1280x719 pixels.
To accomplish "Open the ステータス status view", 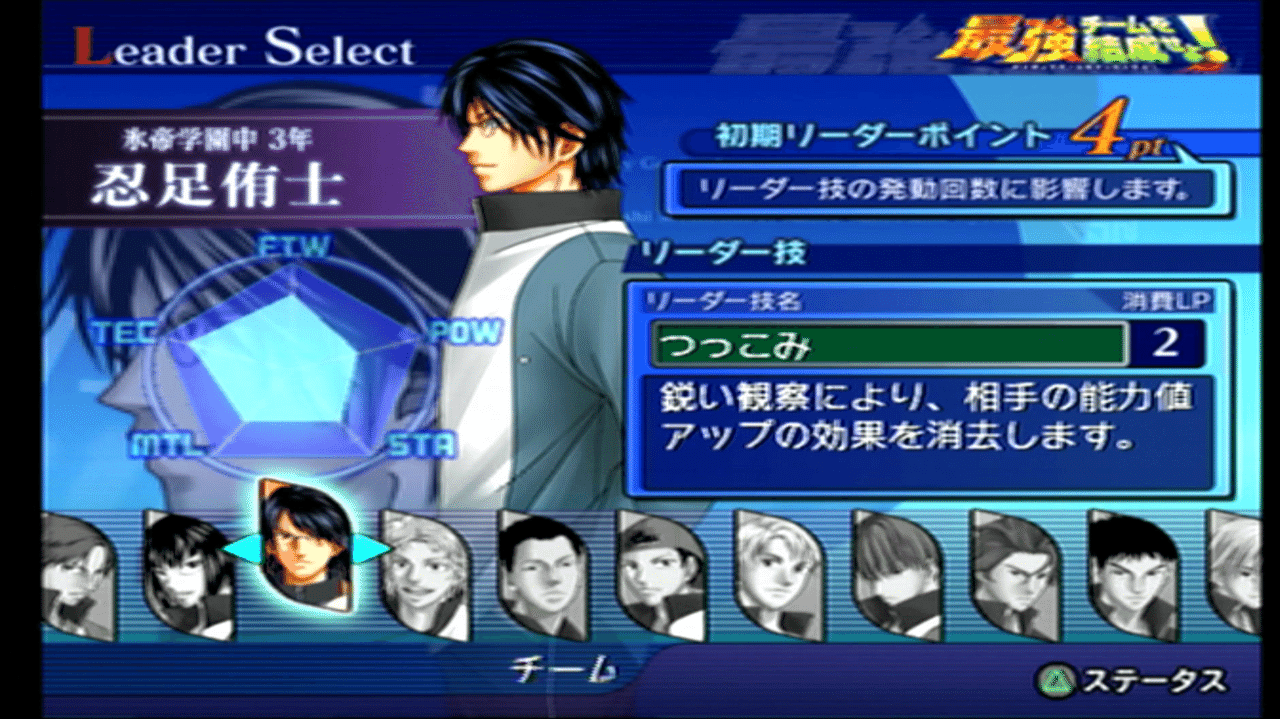I will (1131, 681).
